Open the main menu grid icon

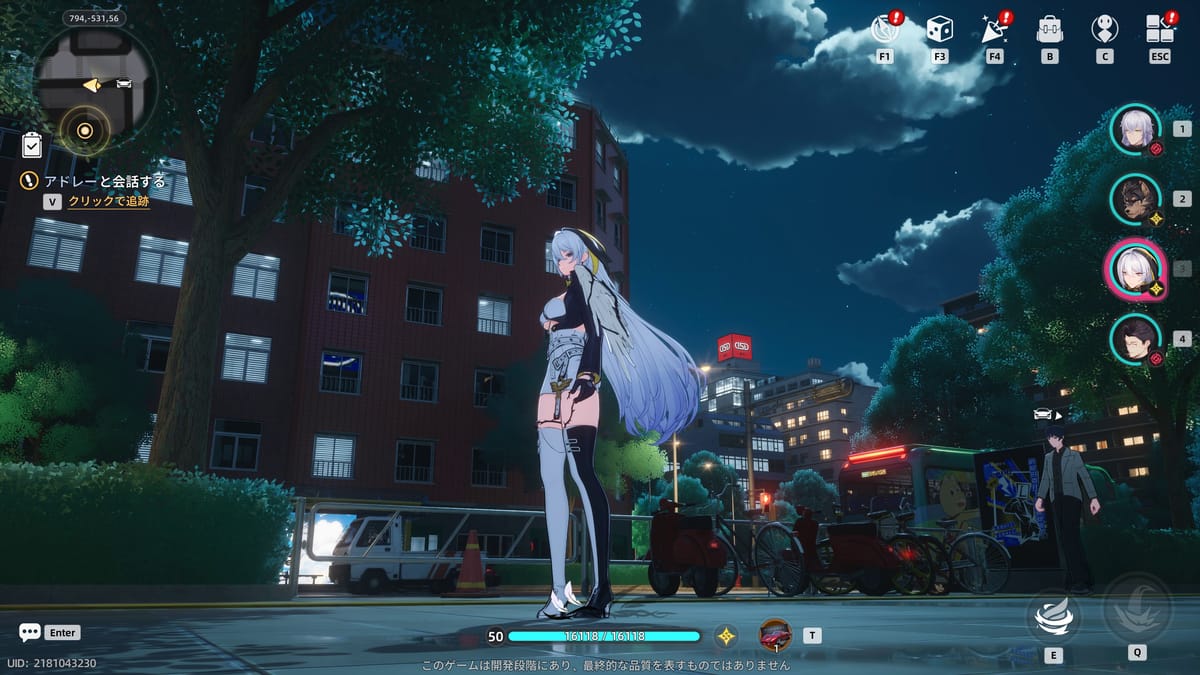tap(1159, 28)
